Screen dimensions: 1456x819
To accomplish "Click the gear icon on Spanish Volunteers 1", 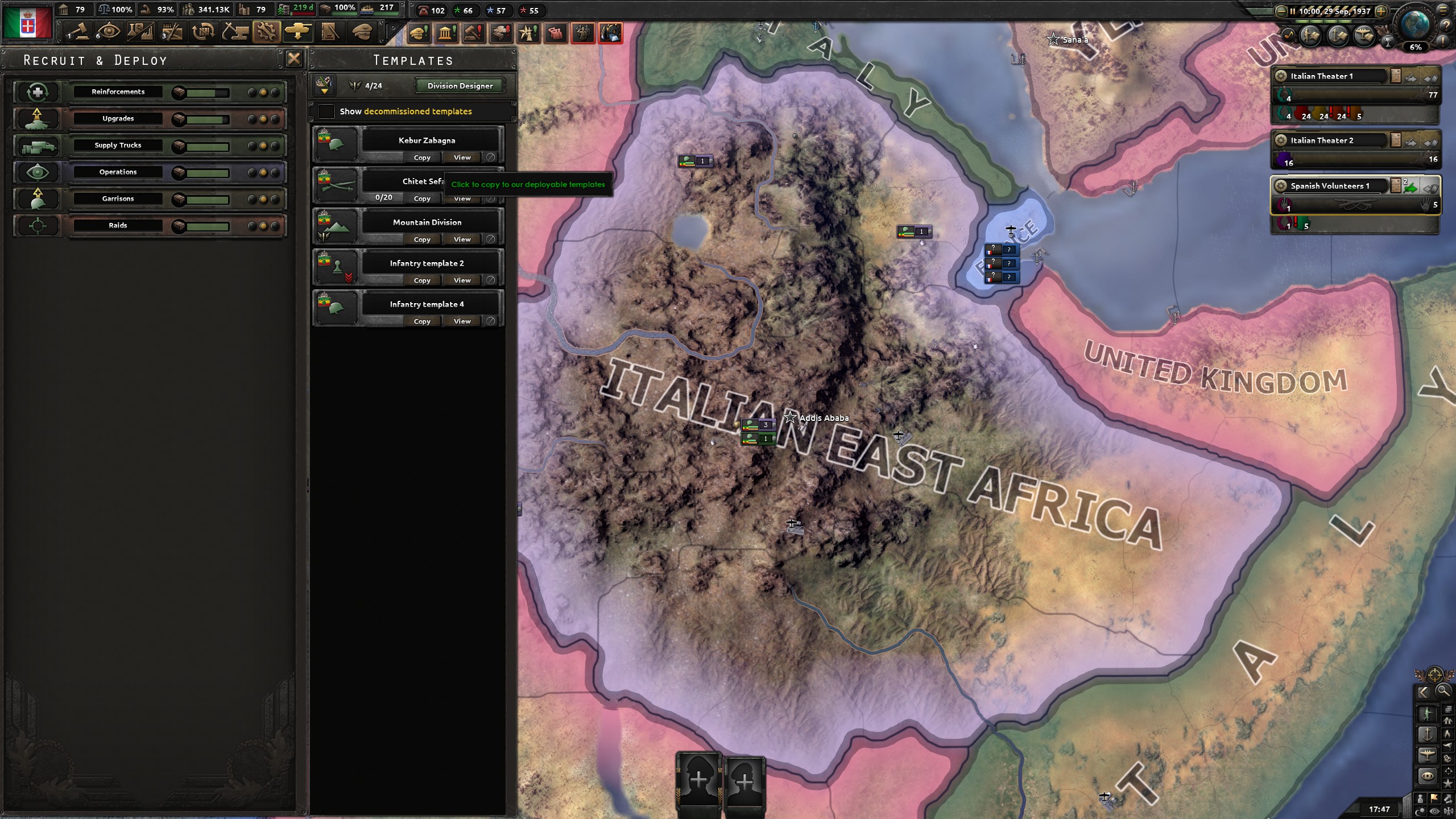I will pos(1280,186).
